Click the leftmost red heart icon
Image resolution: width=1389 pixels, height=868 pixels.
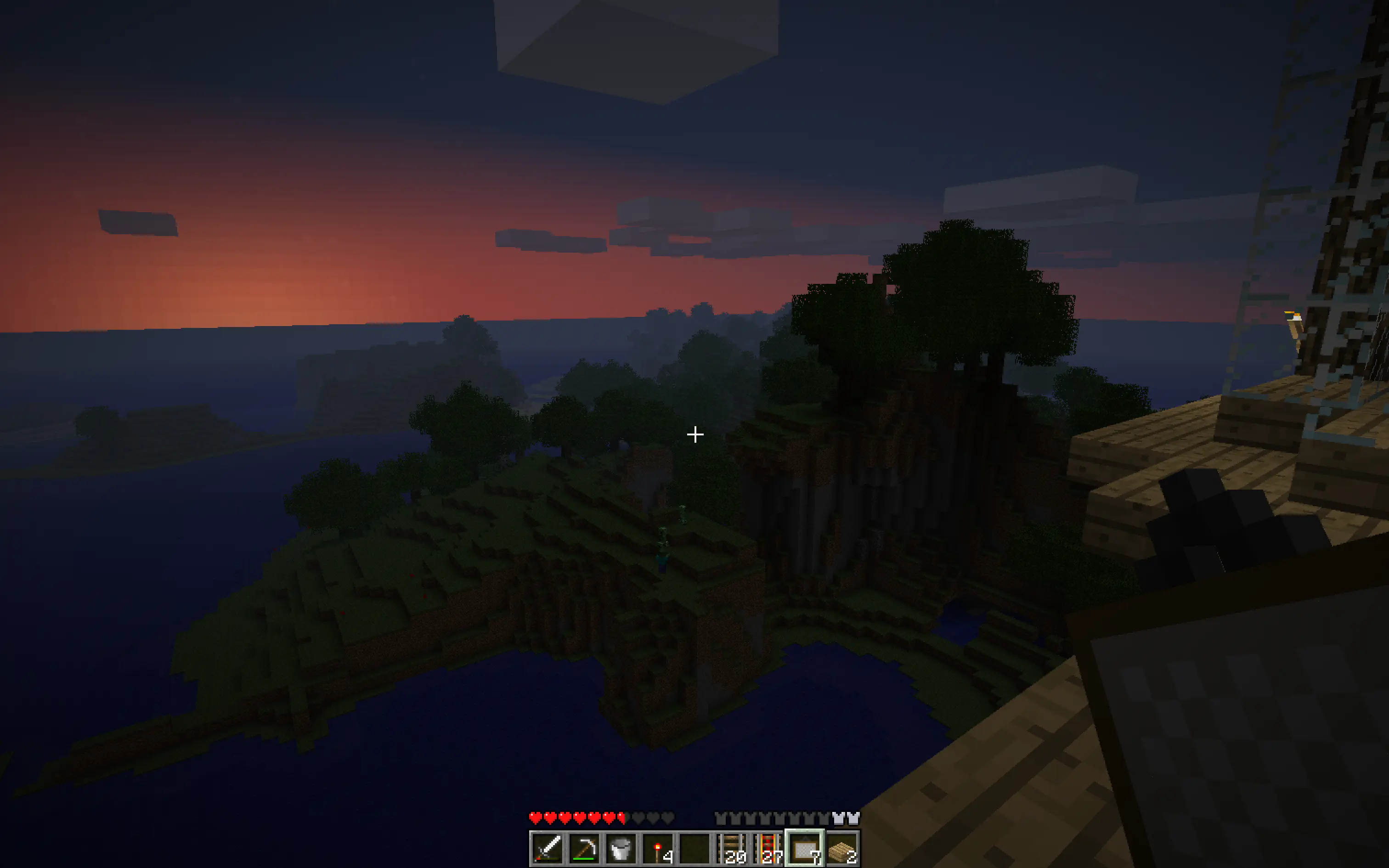[x=536, y=818]
